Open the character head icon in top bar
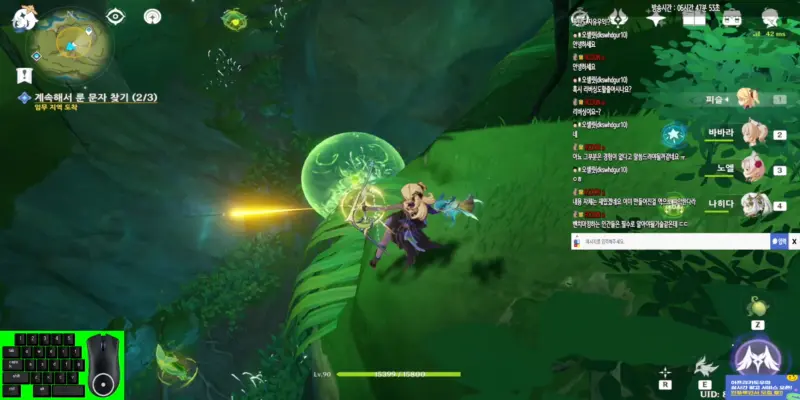Screen dimensions: 800x400 770,17
